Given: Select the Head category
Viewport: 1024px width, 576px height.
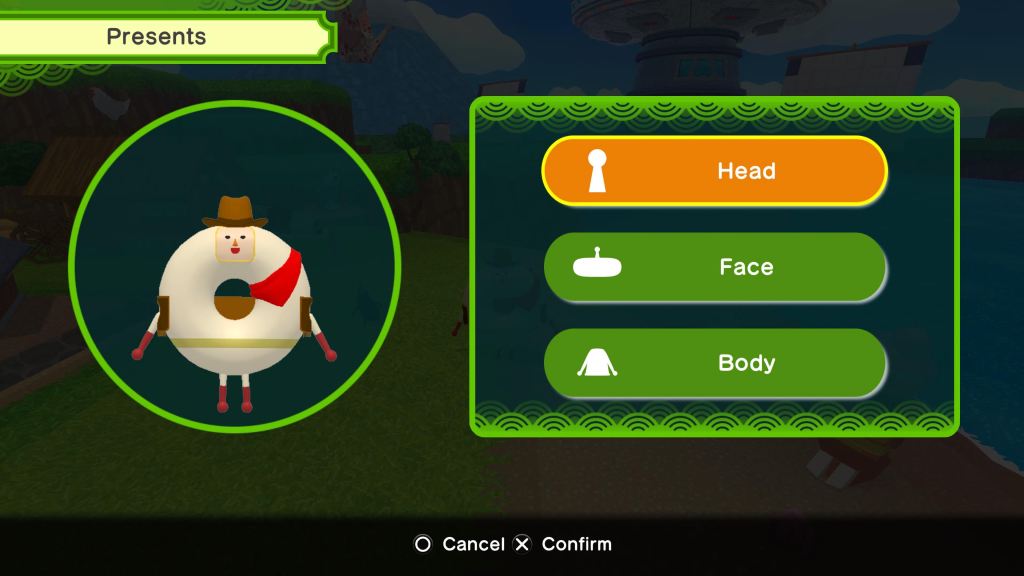Looking at the screenshot, I should tap(714, 171).
